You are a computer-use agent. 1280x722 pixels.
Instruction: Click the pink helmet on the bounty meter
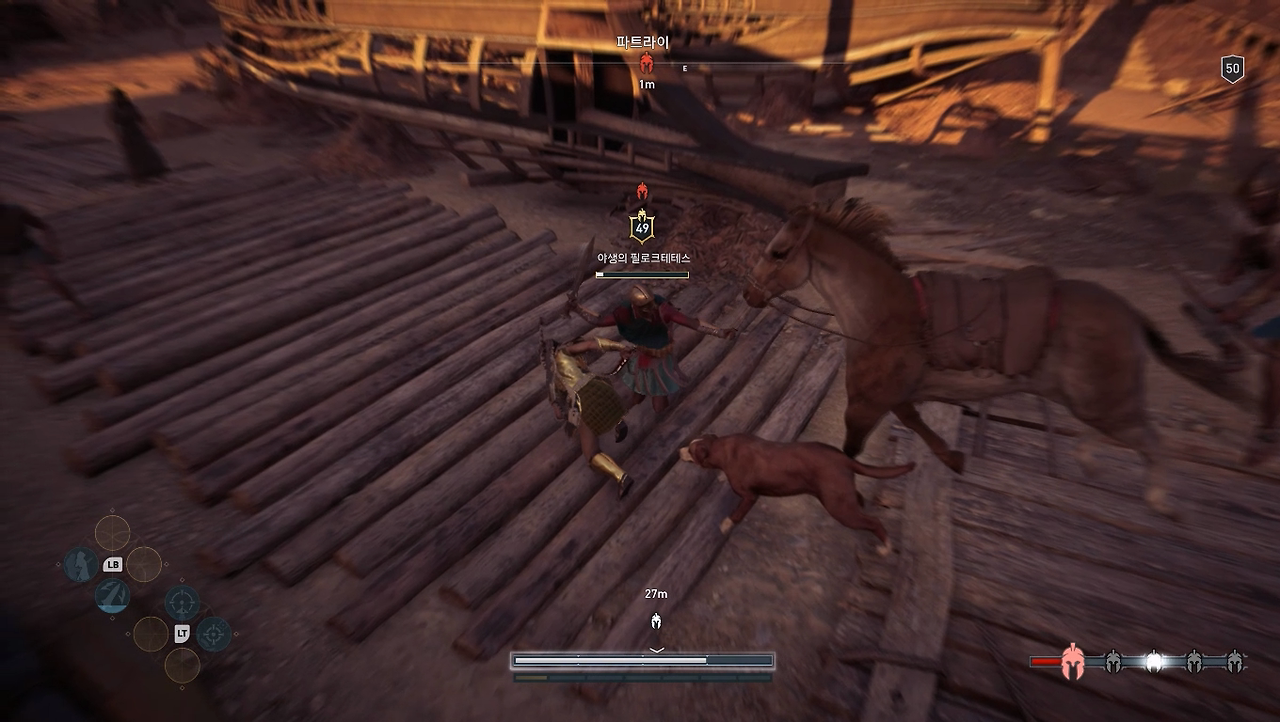[x=1072, y=661]
